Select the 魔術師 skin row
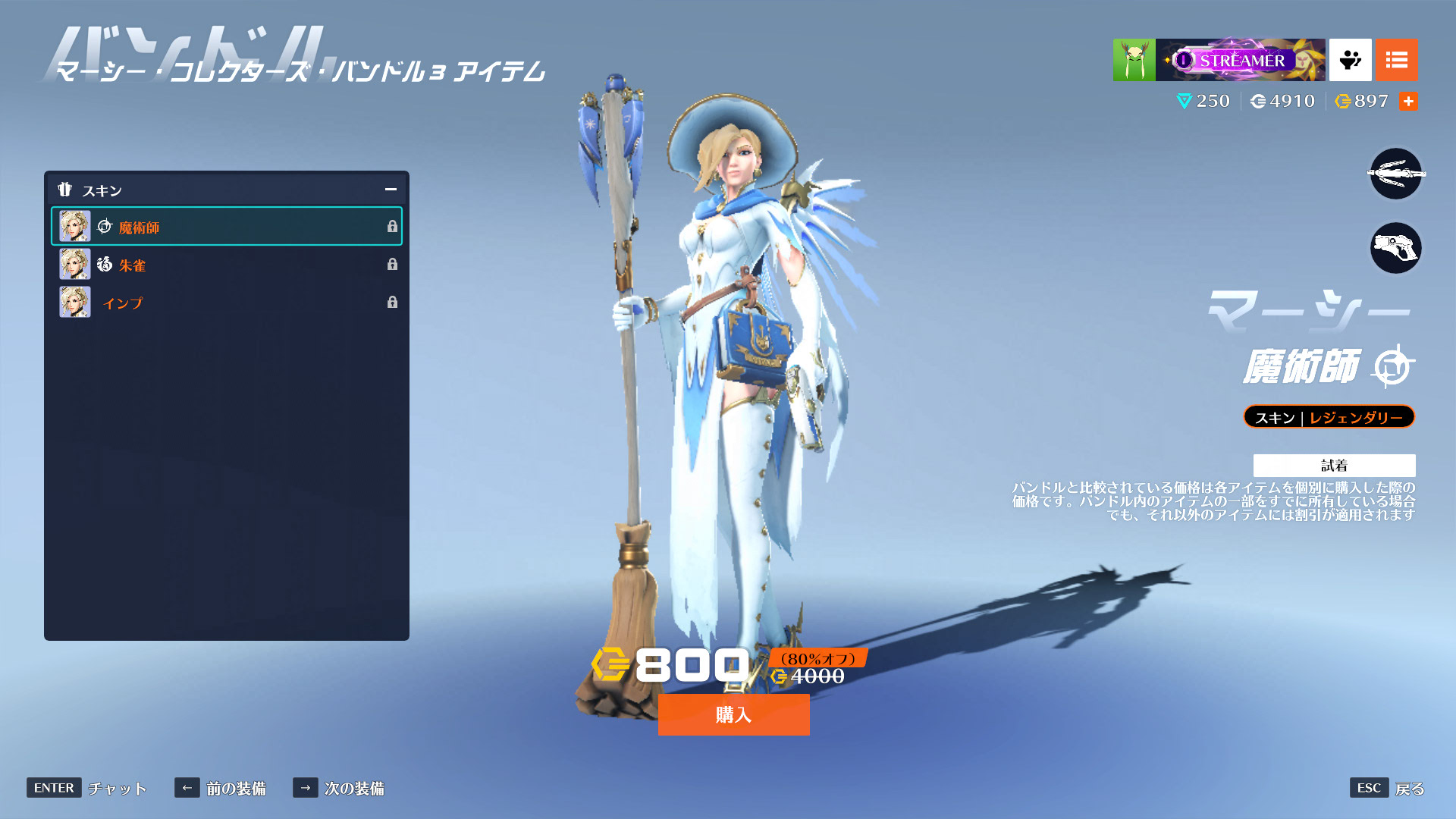1456x819 pixels. coord(226,227)
